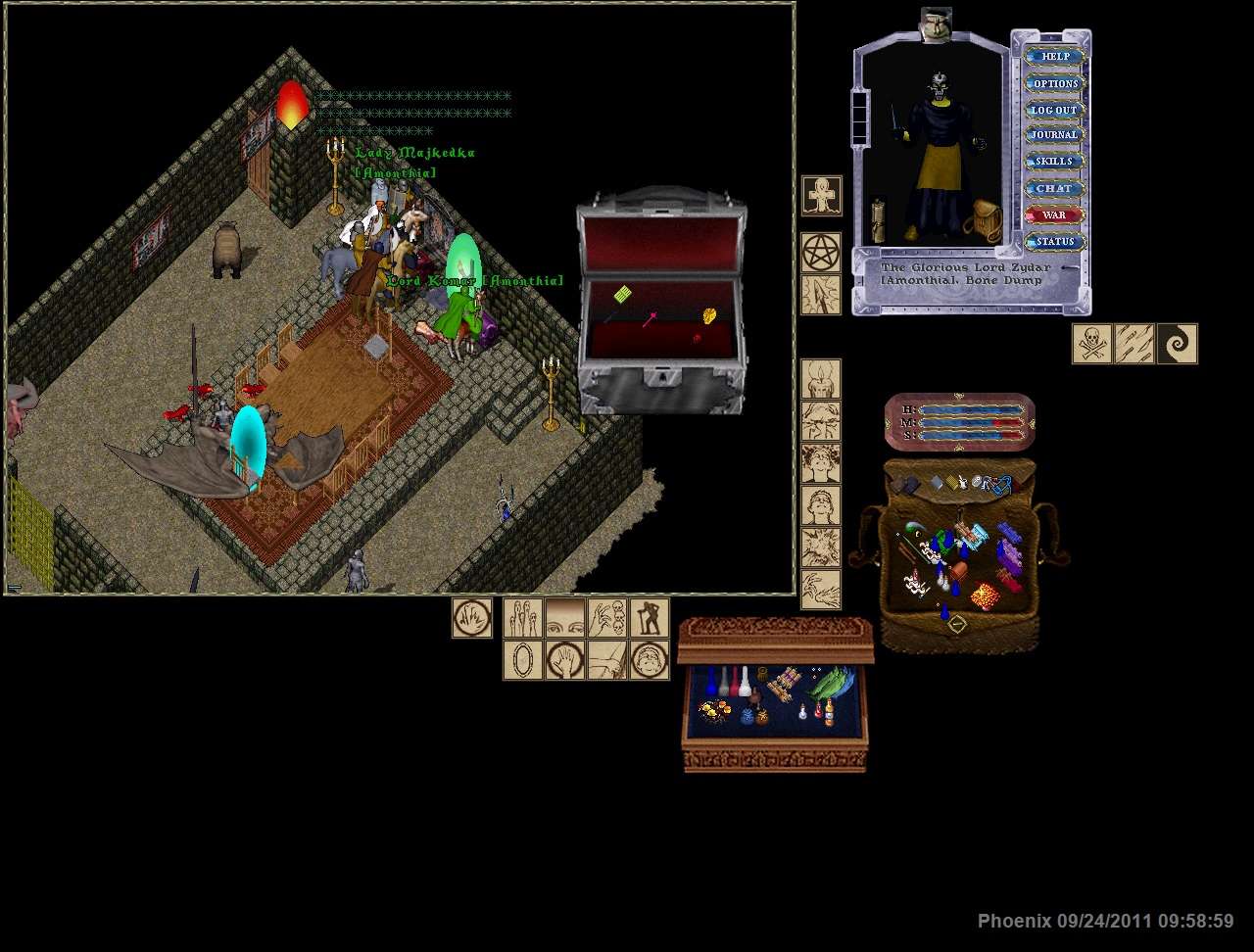Activate the skull and crossbones spell icon

[x=1091, y=344]
